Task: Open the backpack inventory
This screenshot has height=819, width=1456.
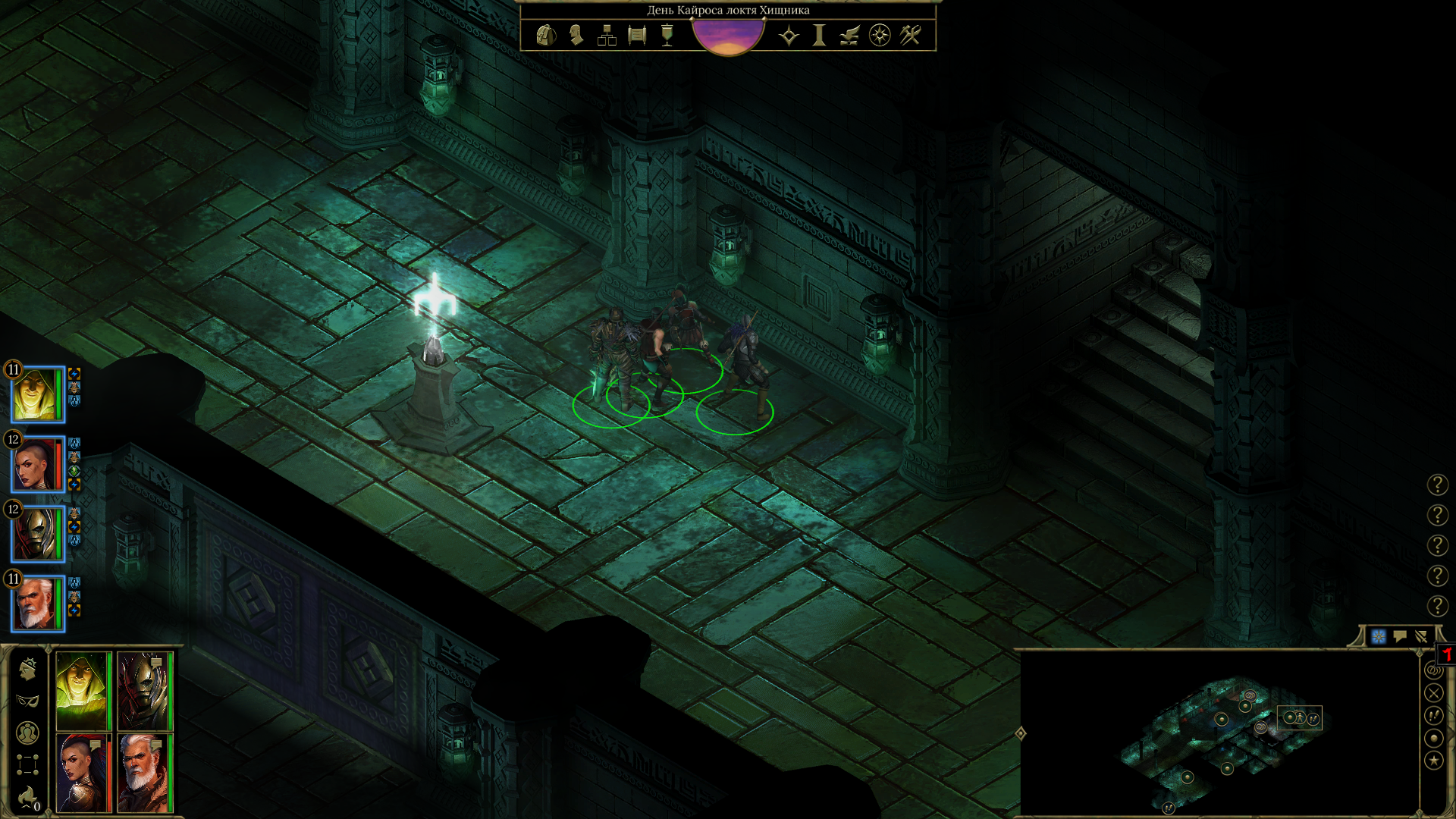Action: pyautogui.click(x=545, y=36)
